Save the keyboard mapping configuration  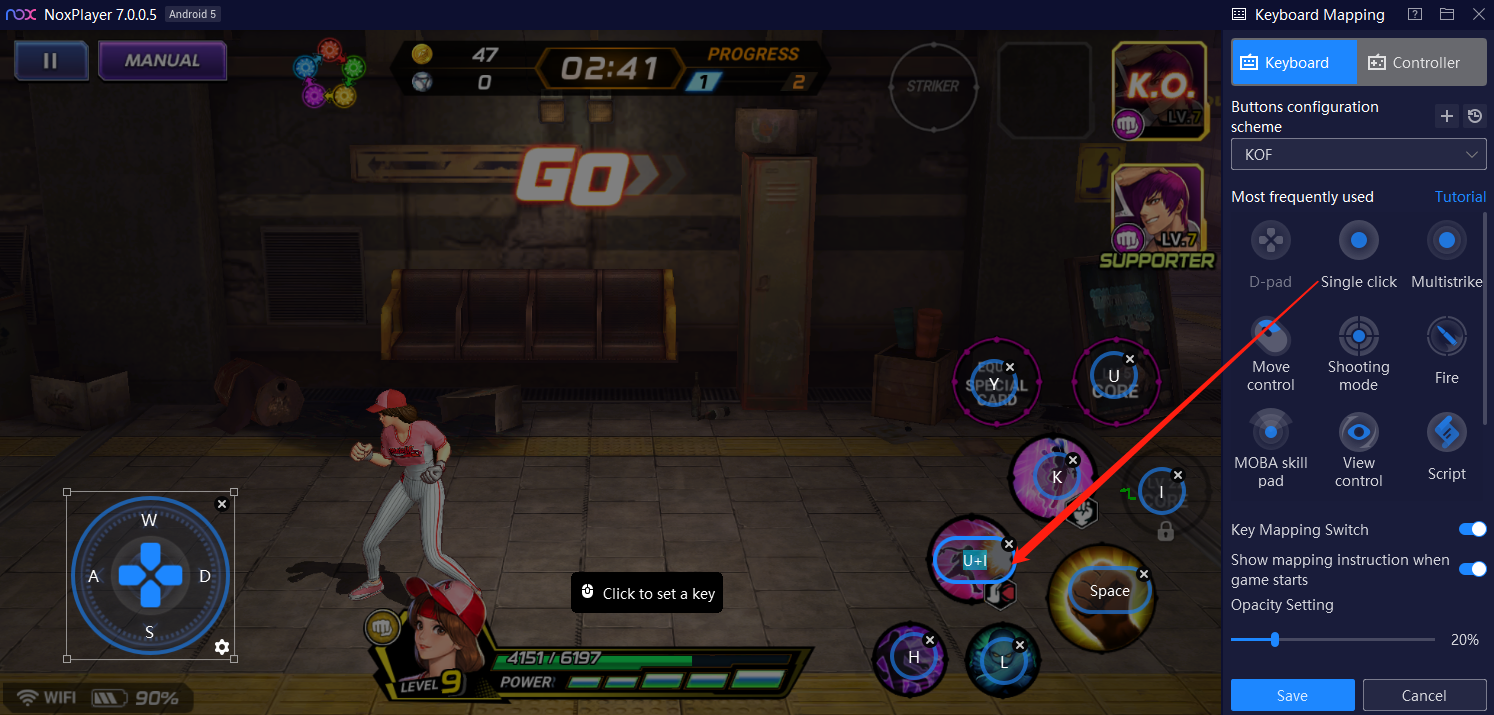(1292, 695)
